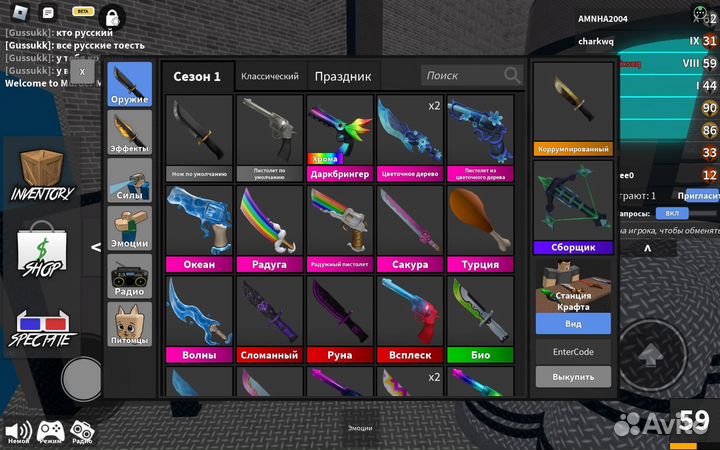Select the green Био knife slot
This screenshot has width=720, height=450.
coord(480,318)
